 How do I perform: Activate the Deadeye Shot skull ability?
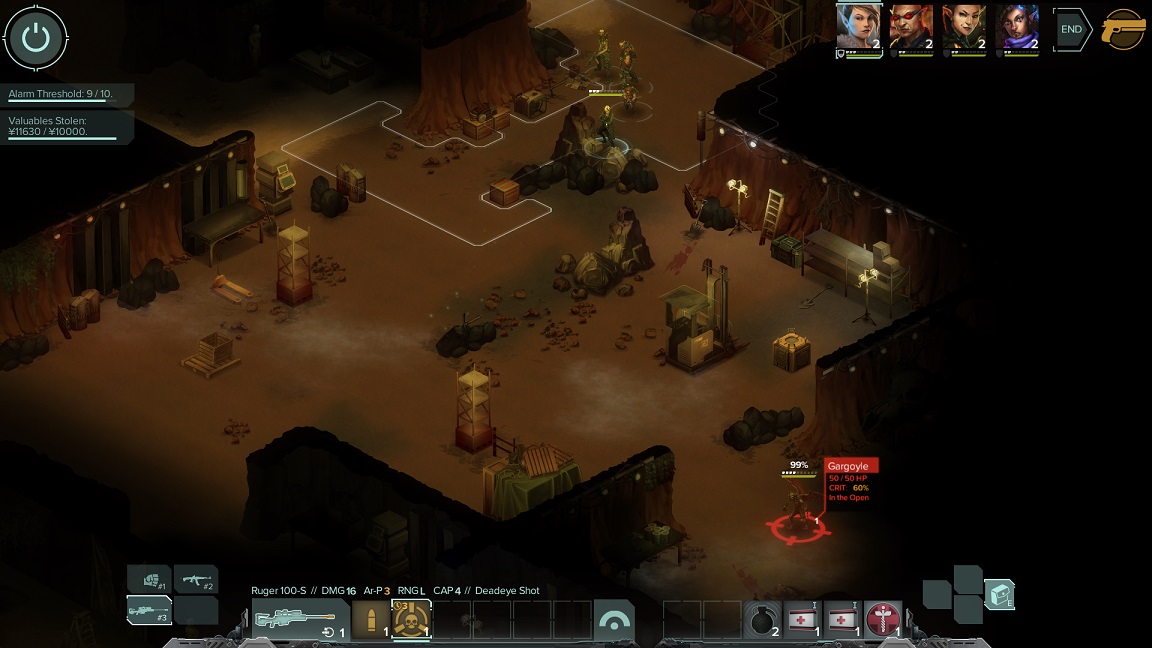coord(411,620)
